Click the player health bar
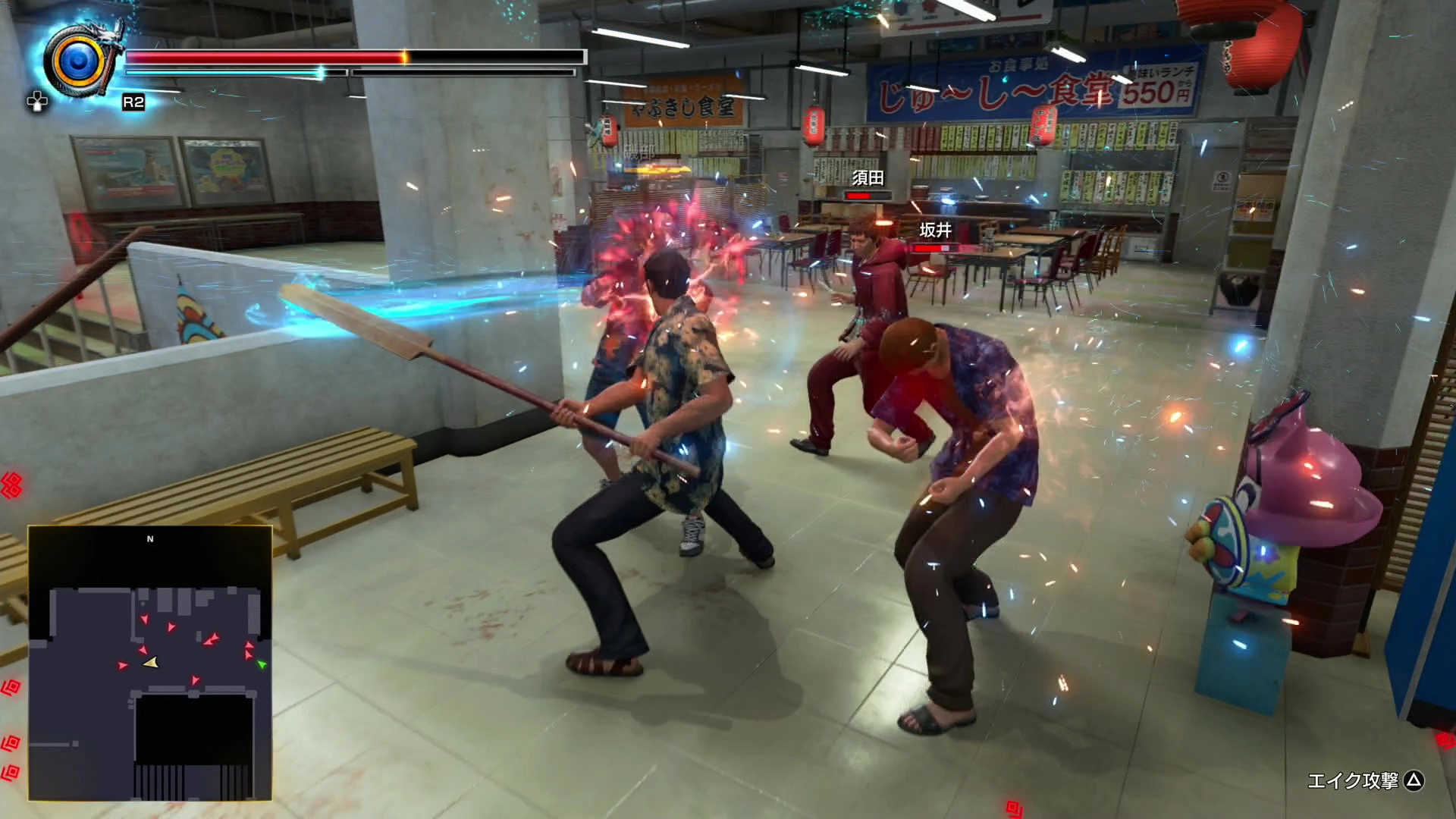Screen dimensions: 1456x819 tap(303, 56)
